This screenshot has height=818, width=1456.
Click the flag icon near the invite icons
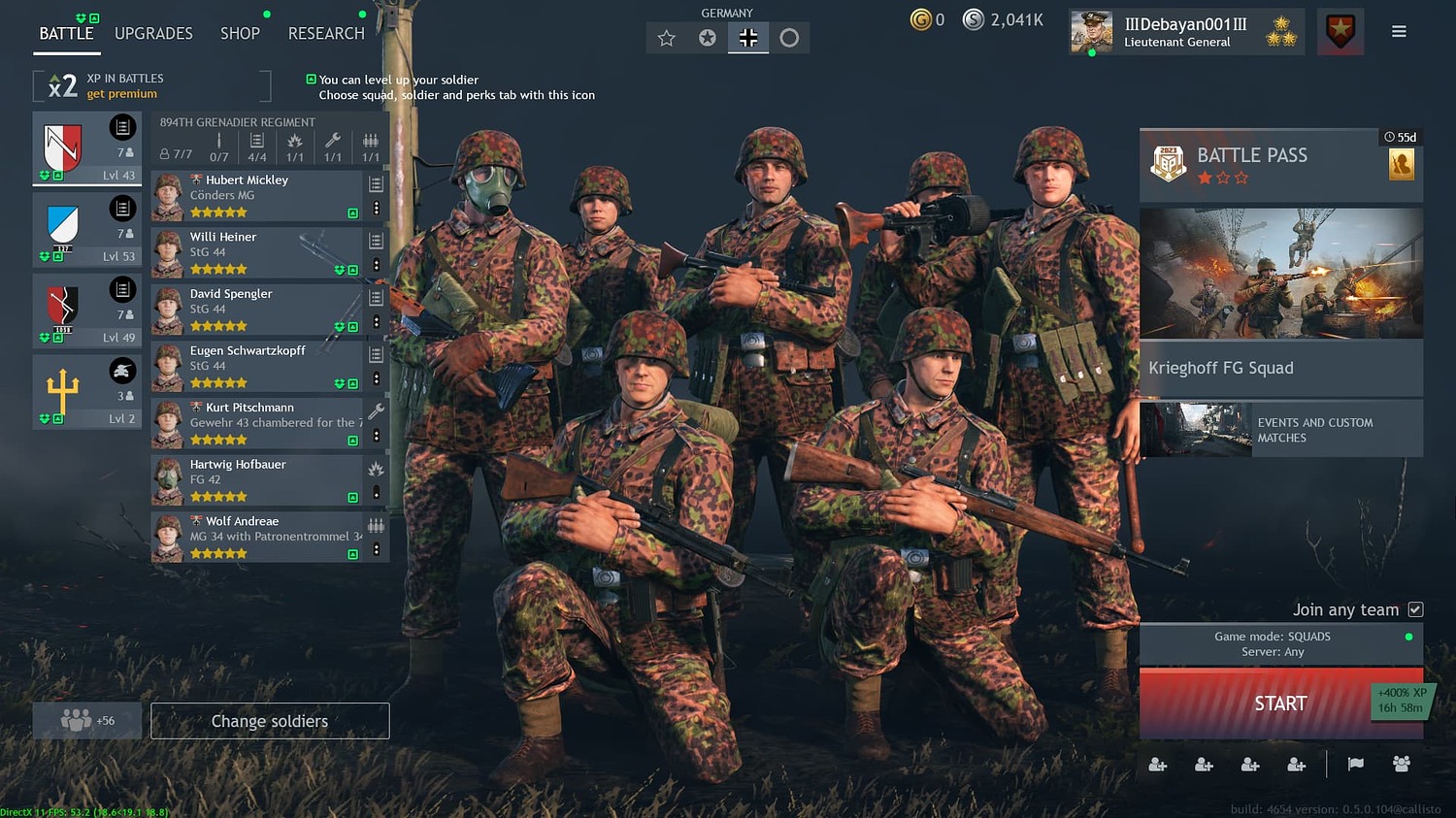point(1355,764)
